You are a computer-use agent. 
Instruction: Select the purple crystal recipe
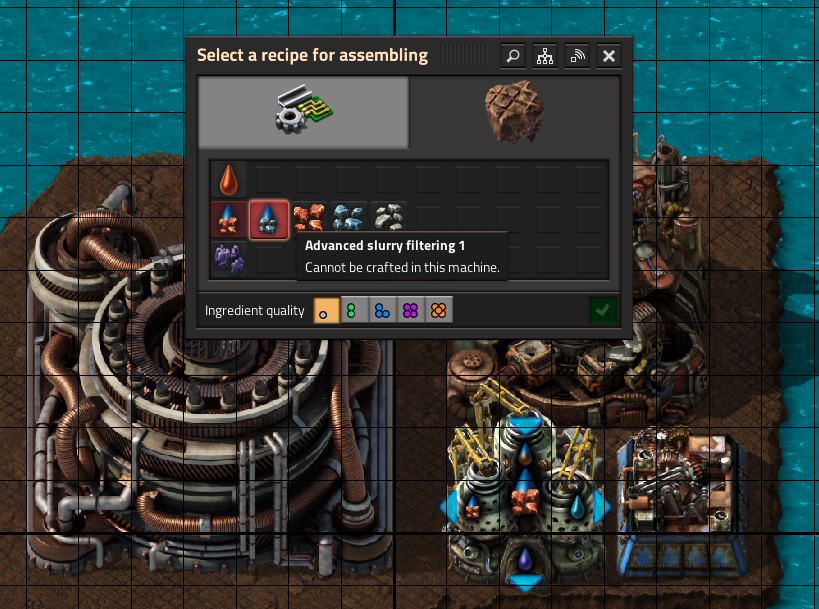pos(229,259)
